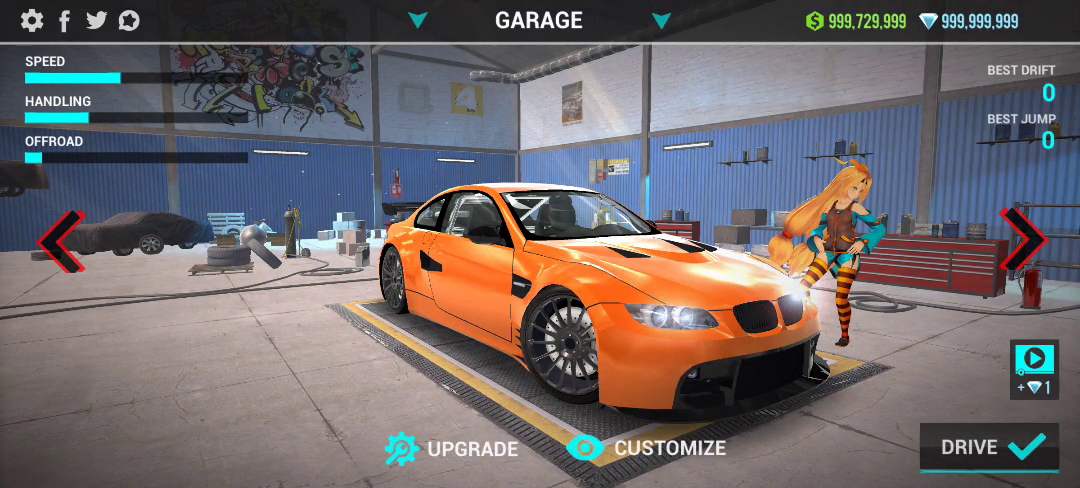1080x488 pixels.
Task: Click the chat bubble icon
Action: [x=129, y=20]
